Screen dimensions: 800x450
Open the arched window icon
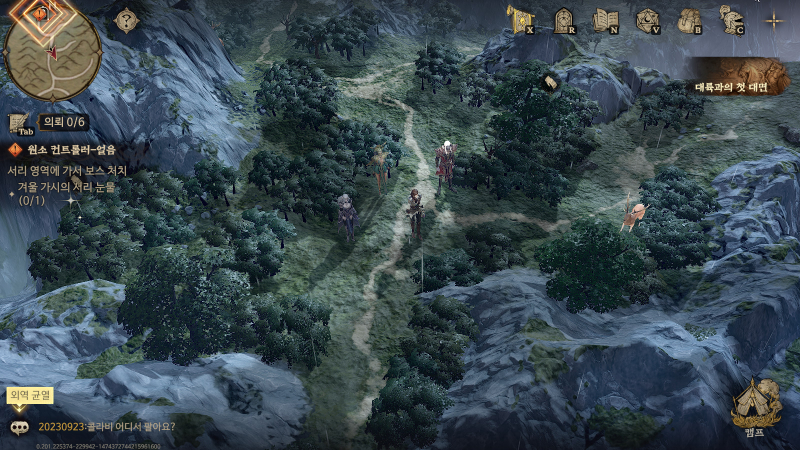click(563, 19)
